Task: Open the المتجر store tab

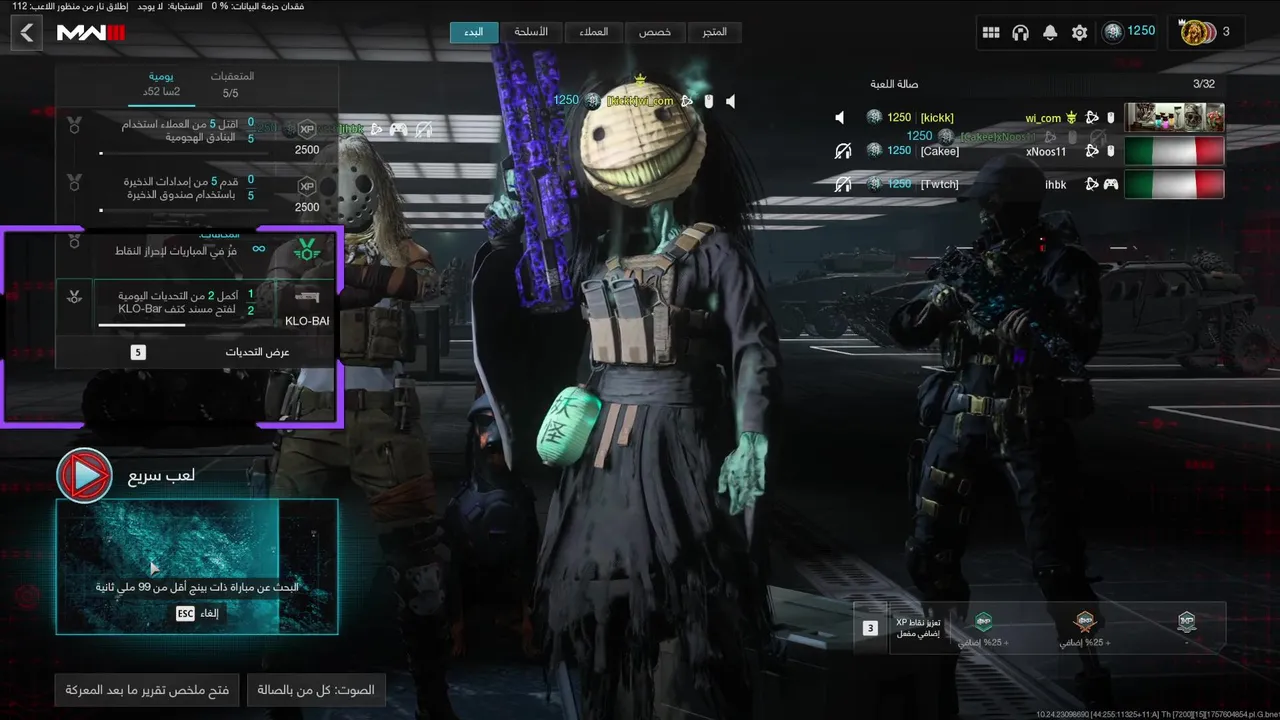Action: coord(714,32)
